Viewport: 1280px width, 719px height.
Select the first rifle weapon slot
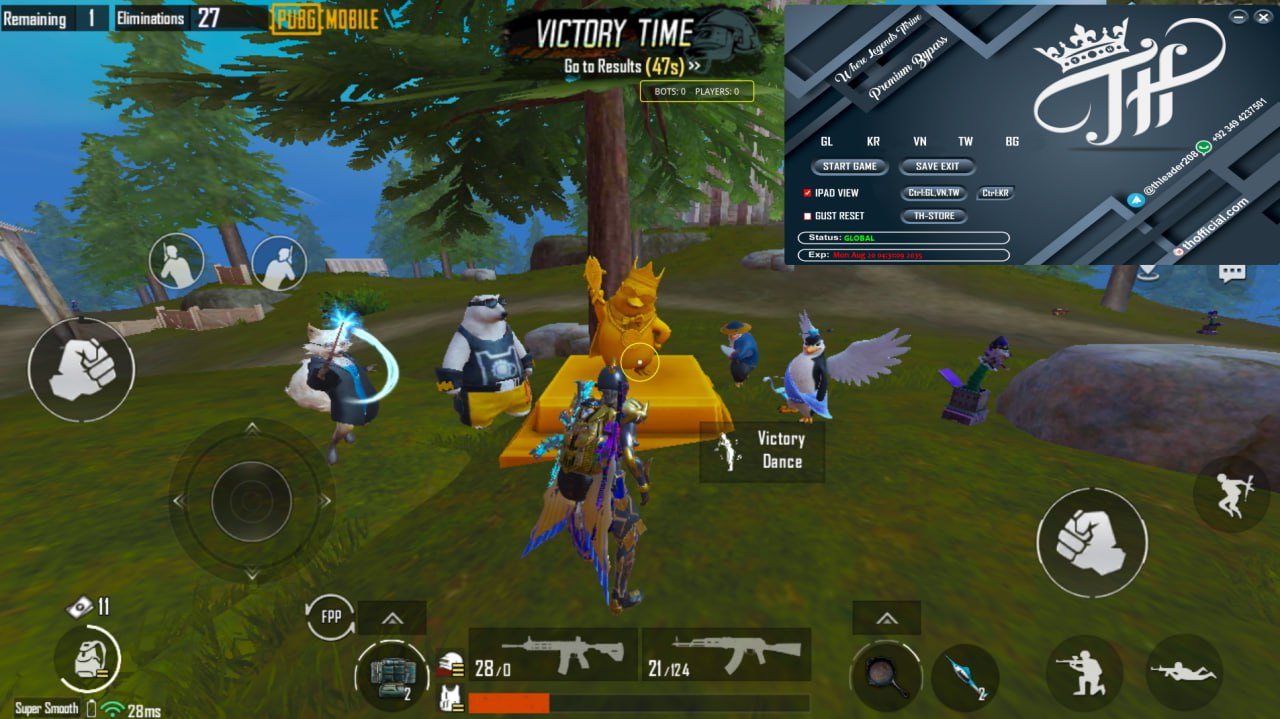click(553, 655)
